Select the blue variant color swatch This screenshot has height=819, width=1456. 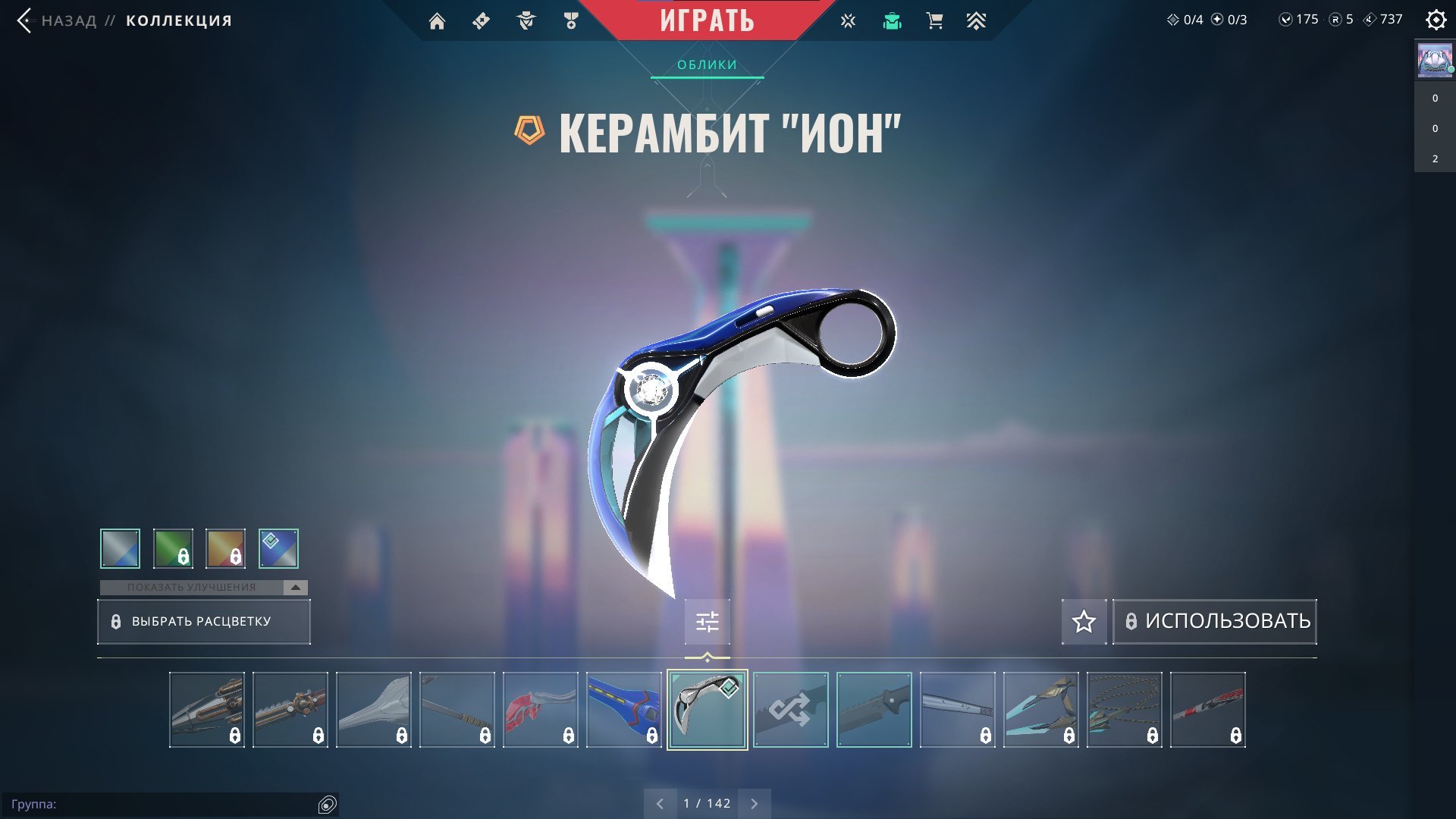click(x=277, y=548)
